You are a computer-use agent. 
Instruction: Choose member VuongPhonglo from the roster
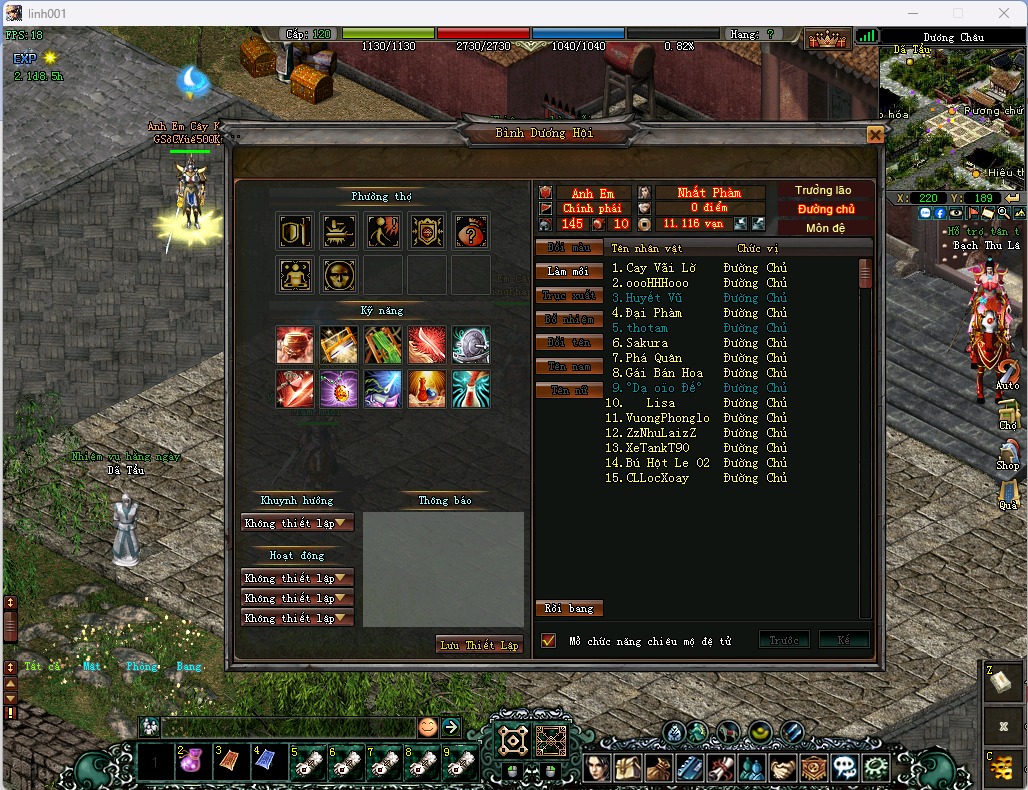[x=667, y=418]
